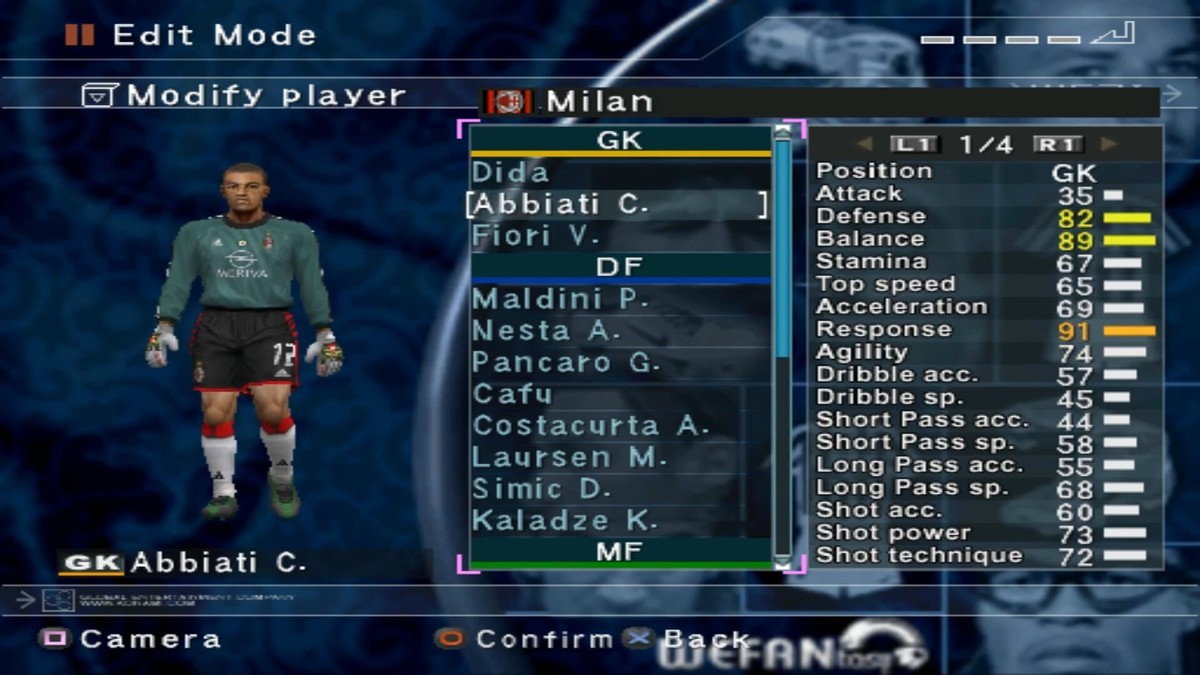Viewport: 1200px width, 675px height.
Task: Select Dida from the goalkeeper list
Action: click(511, 173)
